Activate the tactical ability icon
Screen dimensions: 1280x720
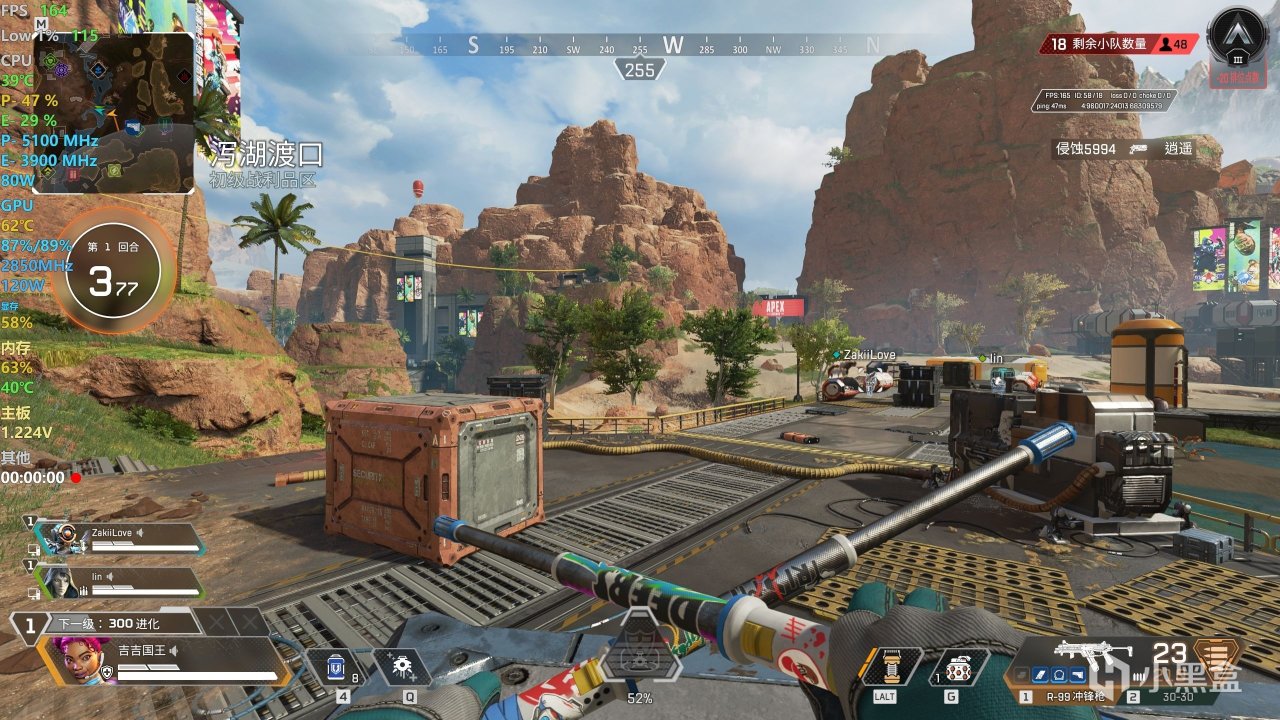click(x=401, y=667)
